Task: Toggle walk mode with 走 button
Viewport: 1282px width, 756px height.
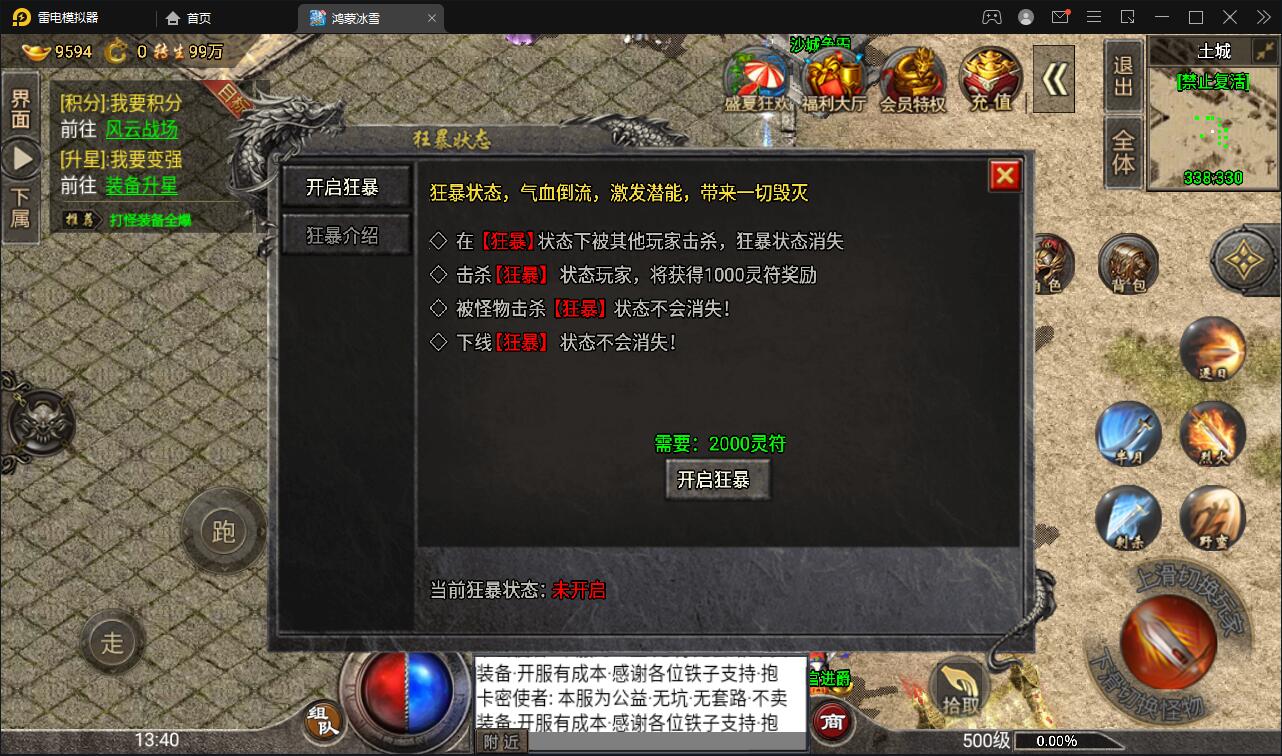Action: [x=112, y=644]
